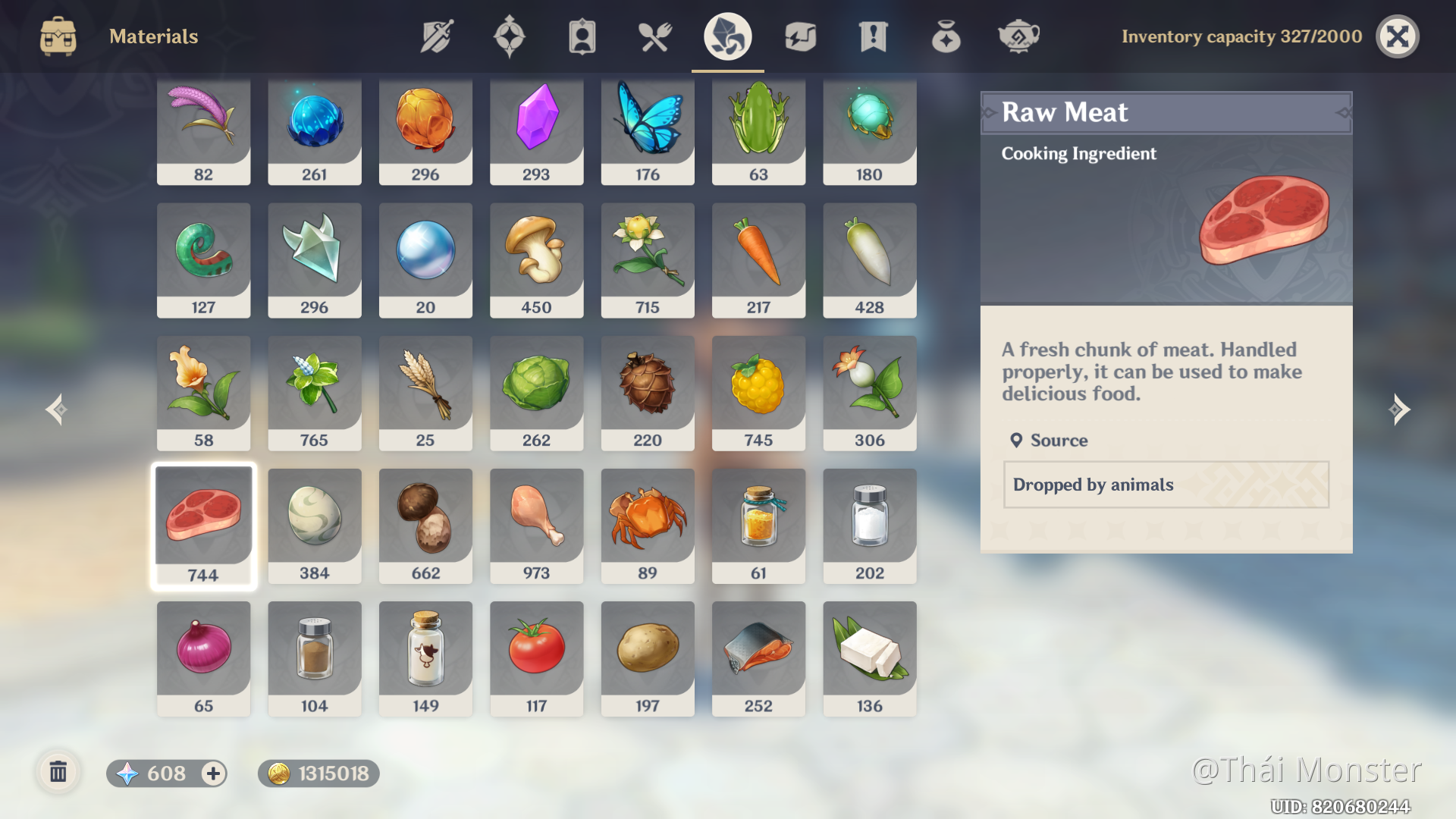Image resolution: width=1456 pixels, height=819 pixels.
Task: Show the Furnishings teapot tab
Action: pos(1018,36)
